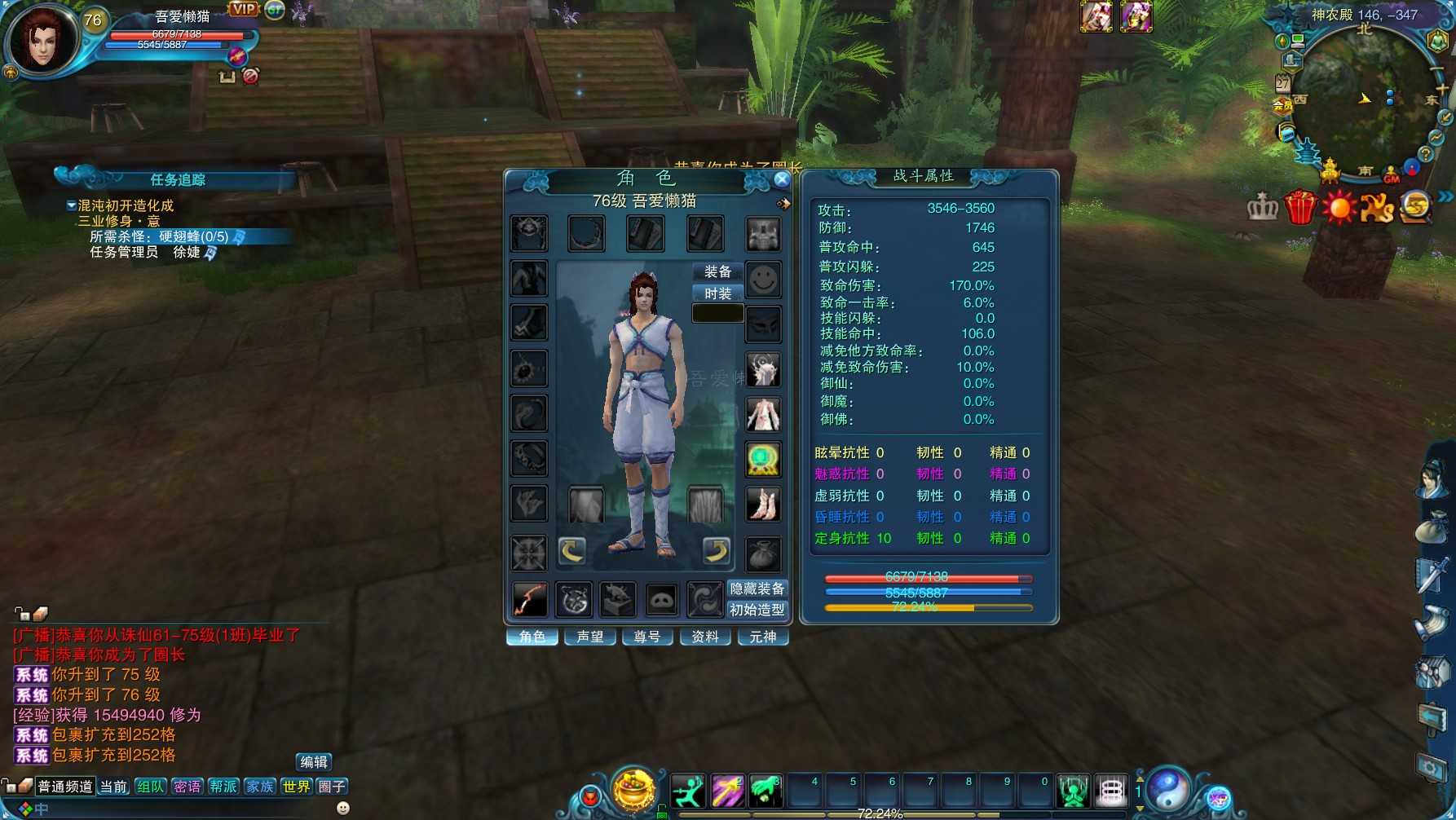Open the 组队 chat channel

pos(151,787)
